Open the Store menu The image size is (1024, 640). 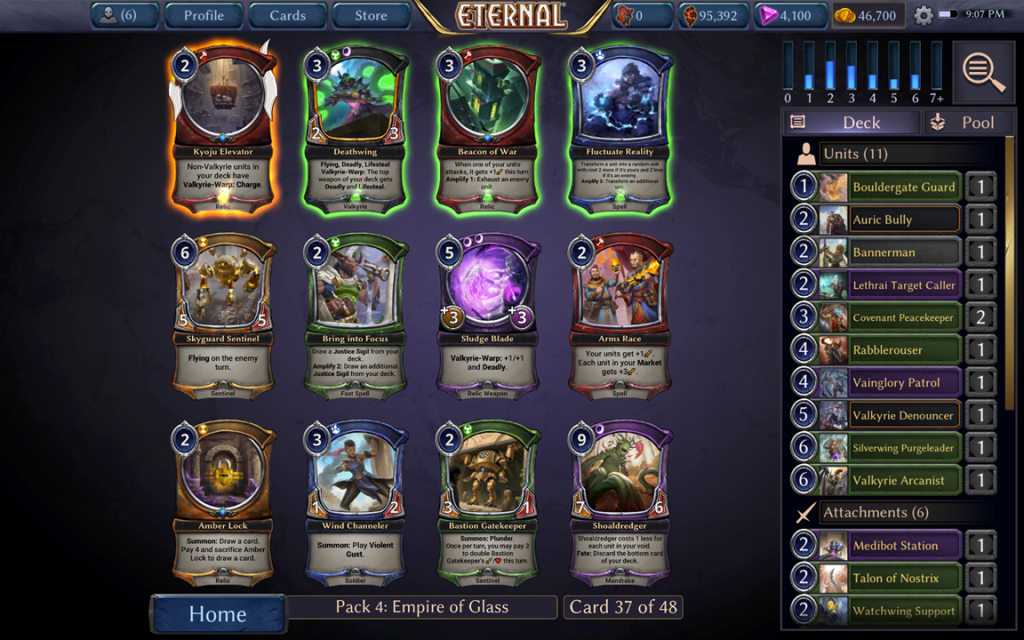(371, 15)
